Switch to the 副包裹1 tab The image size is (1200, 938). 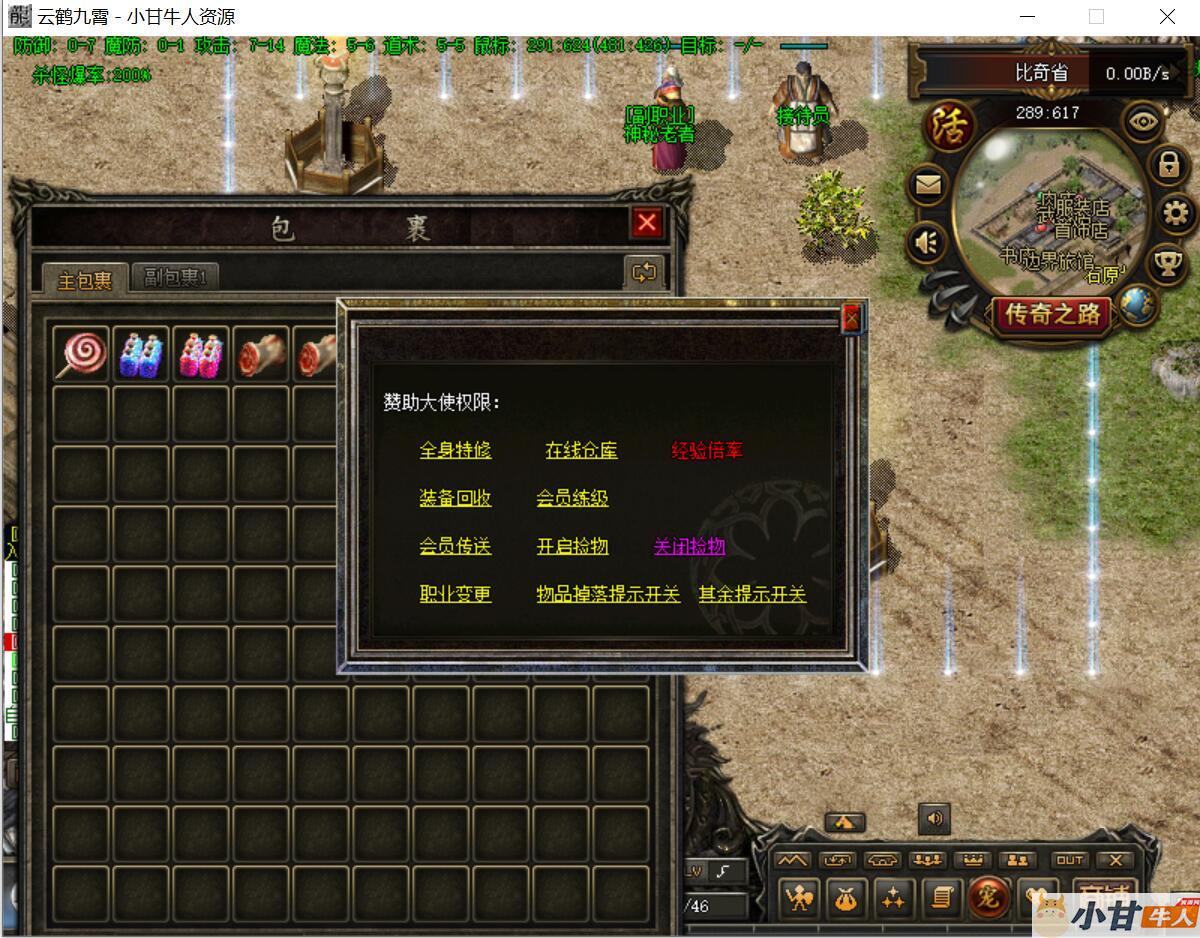[175, 277]
